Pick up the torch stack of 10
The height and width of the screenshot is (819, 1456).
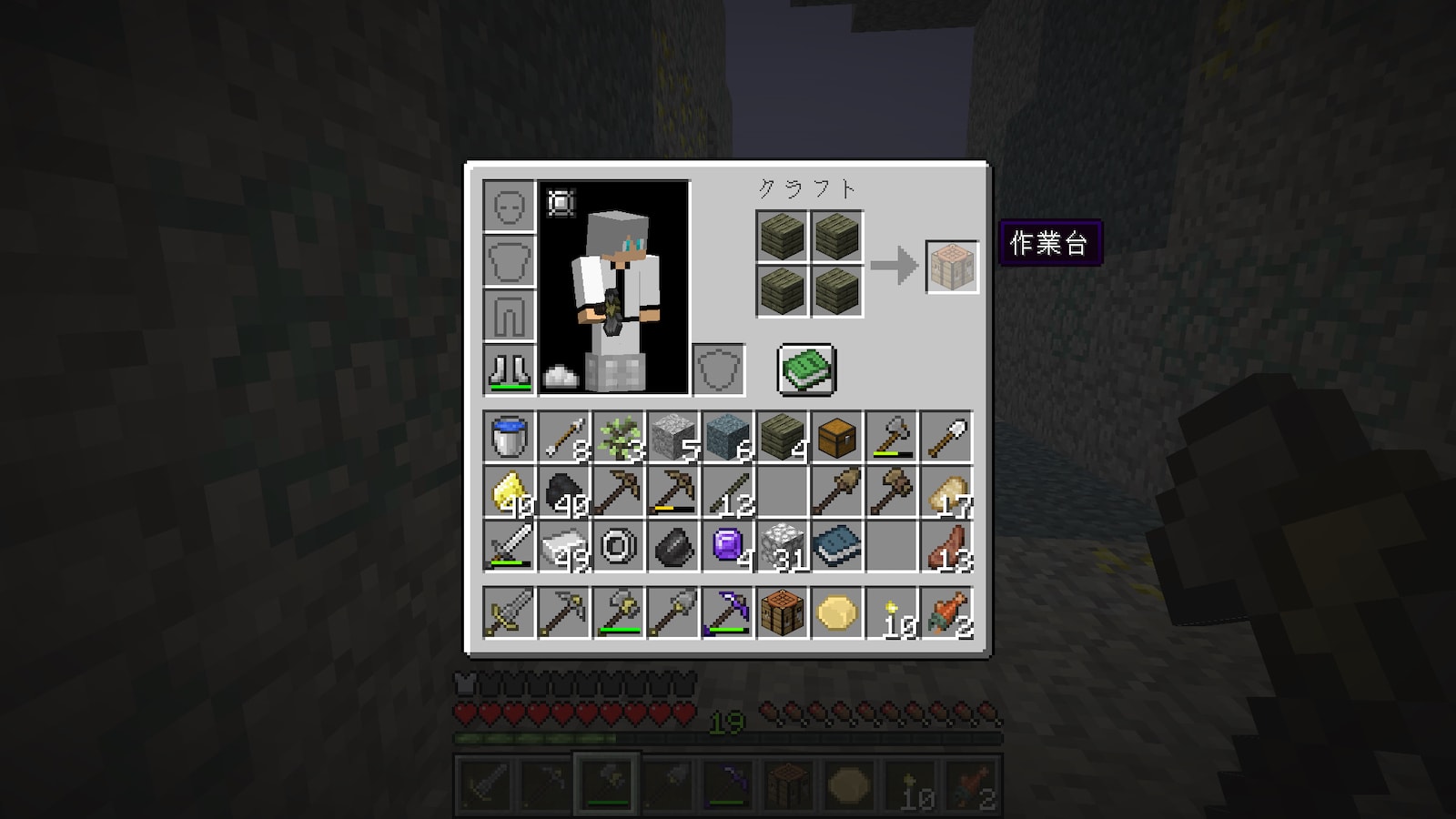892,612
